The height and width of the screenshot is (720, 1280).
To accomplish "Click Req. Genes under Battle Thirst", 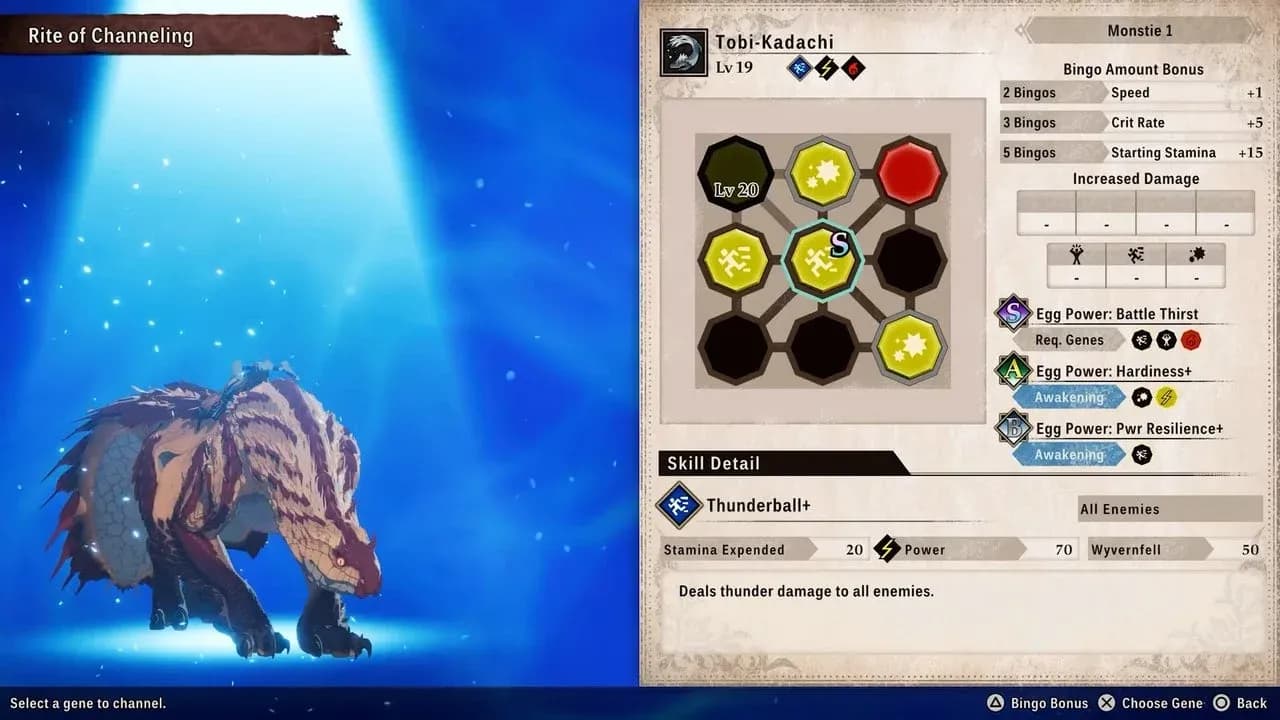I will tap(1068, 340).
